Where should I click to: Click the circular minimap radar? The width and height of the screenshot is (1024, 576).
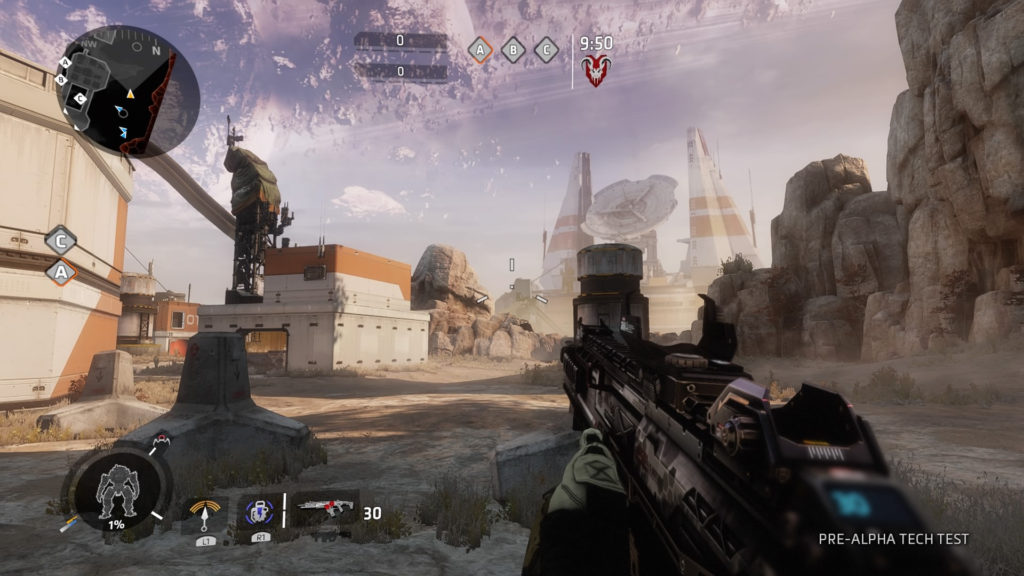(x=128, y=91)
